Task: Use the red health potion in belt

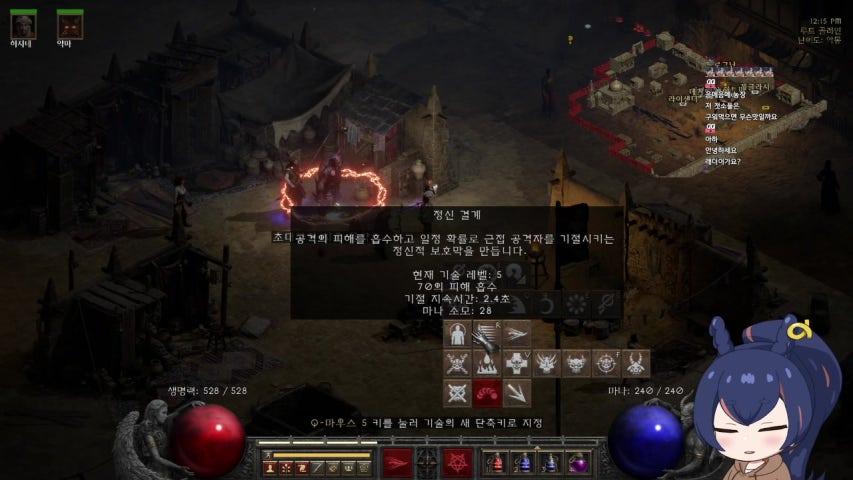Action: (x=497, y=463)
